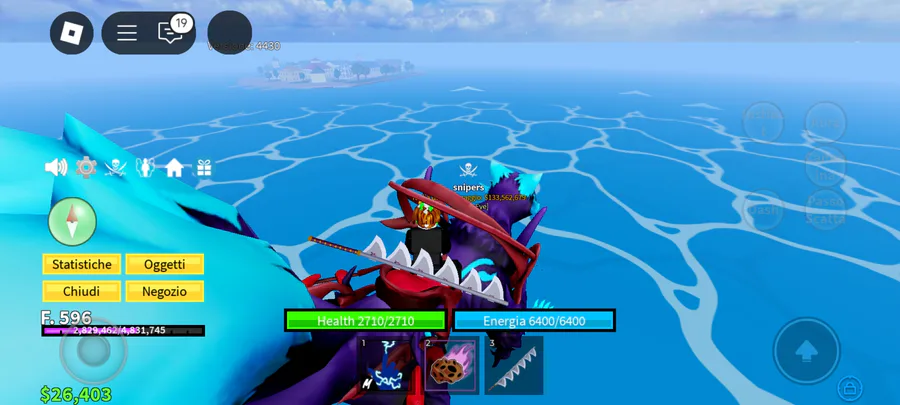Select the meteor fruit slot 2
Viewport: 900px width, 405px height.
pyautogui.click(x=450, y=366)
